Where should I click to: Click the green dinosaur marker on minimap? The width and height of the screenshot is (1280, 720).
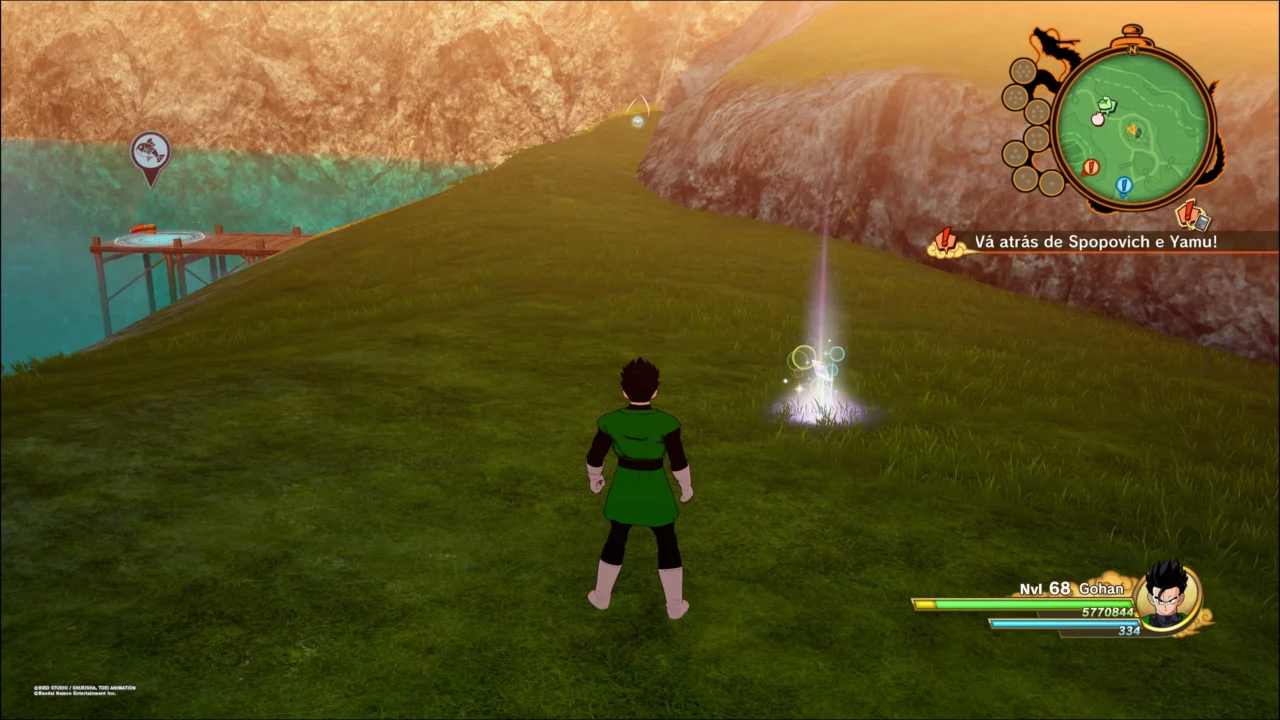(x=1107, y=104)
